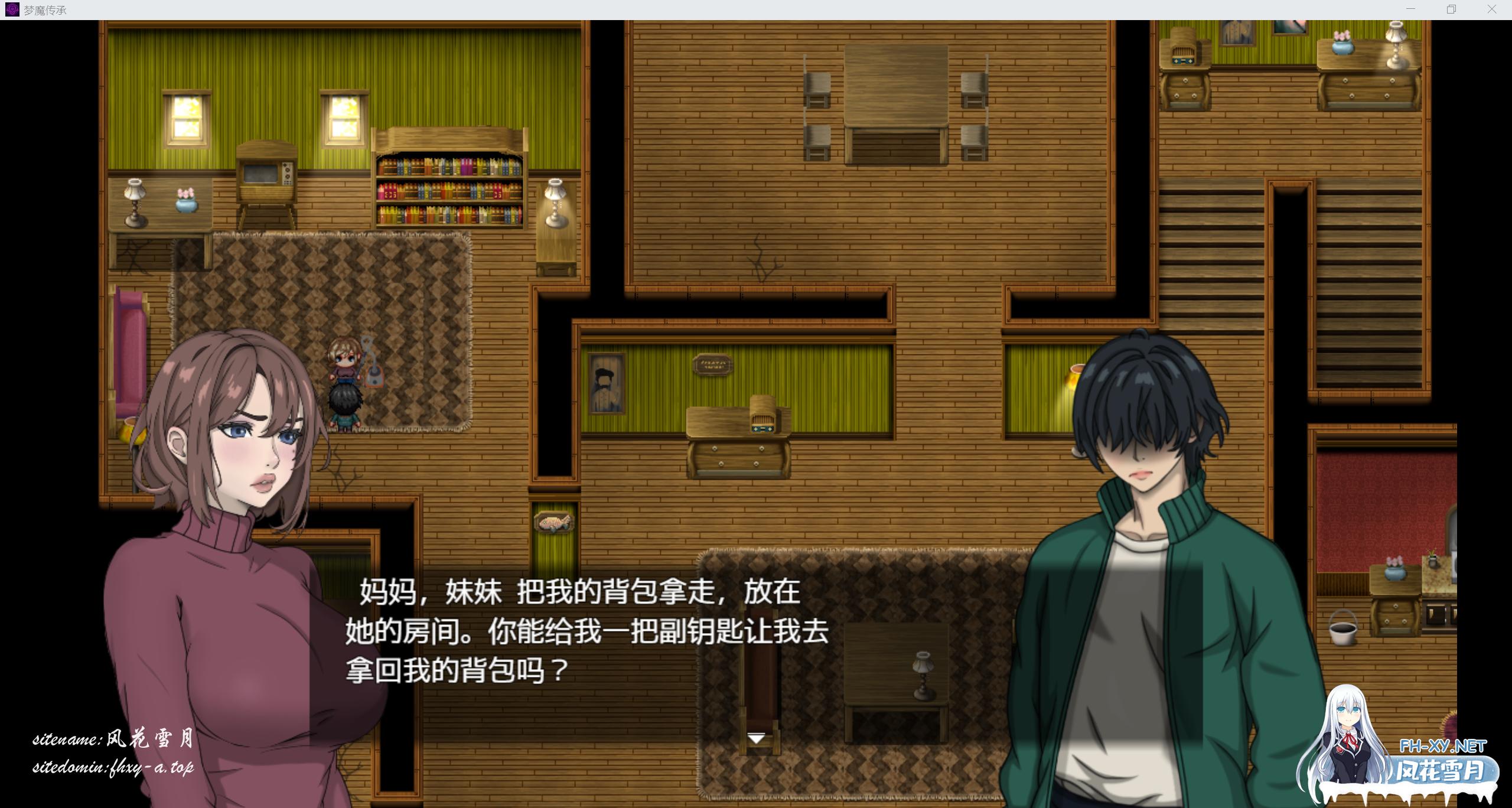Click the game icon in the title bar
The image size is (1512, 808).
point(13,9)
